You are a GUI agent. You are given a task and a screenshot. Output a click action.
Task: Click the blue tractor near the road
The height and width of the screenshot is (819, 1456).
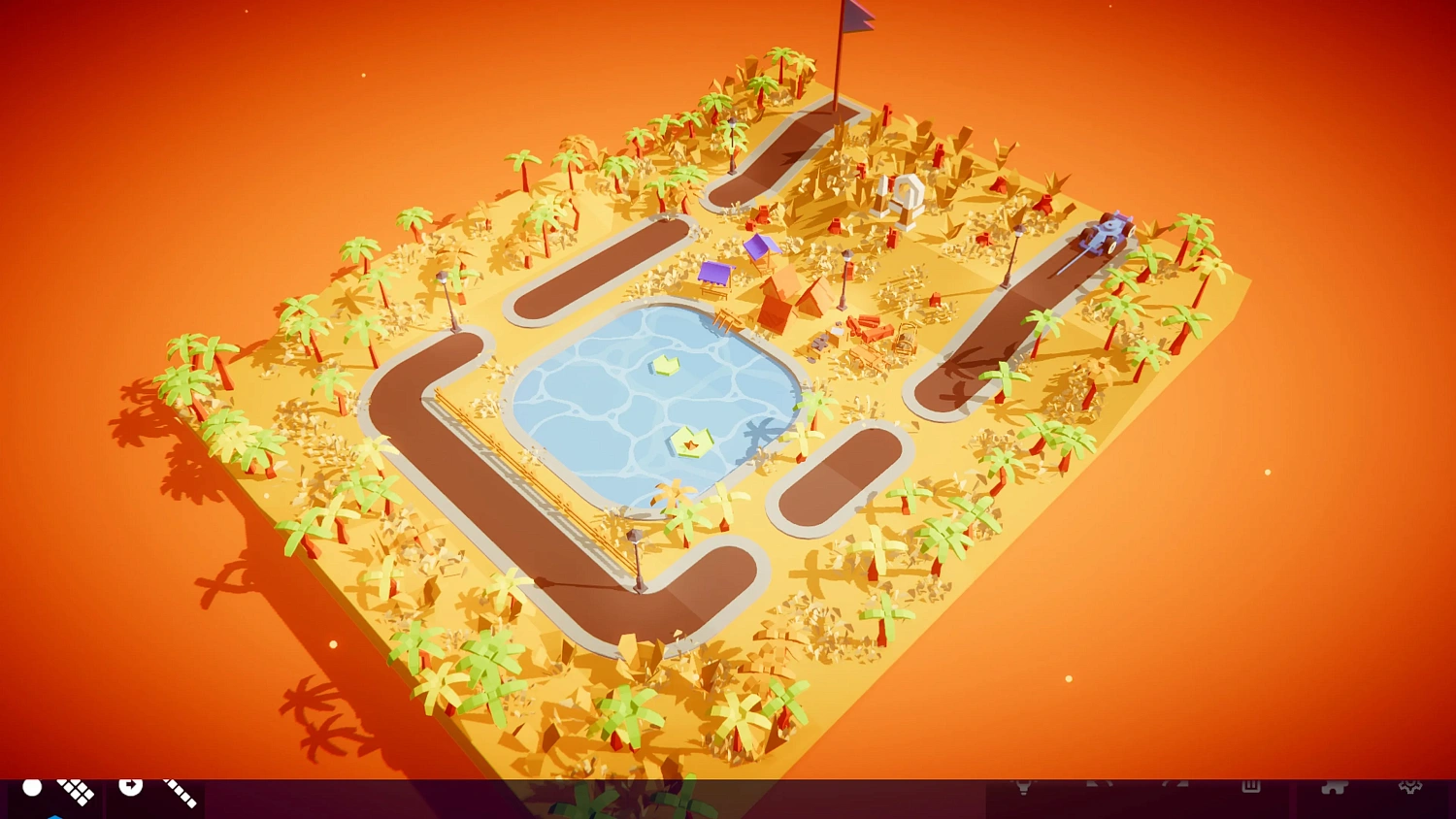(x=1107, y=233)
